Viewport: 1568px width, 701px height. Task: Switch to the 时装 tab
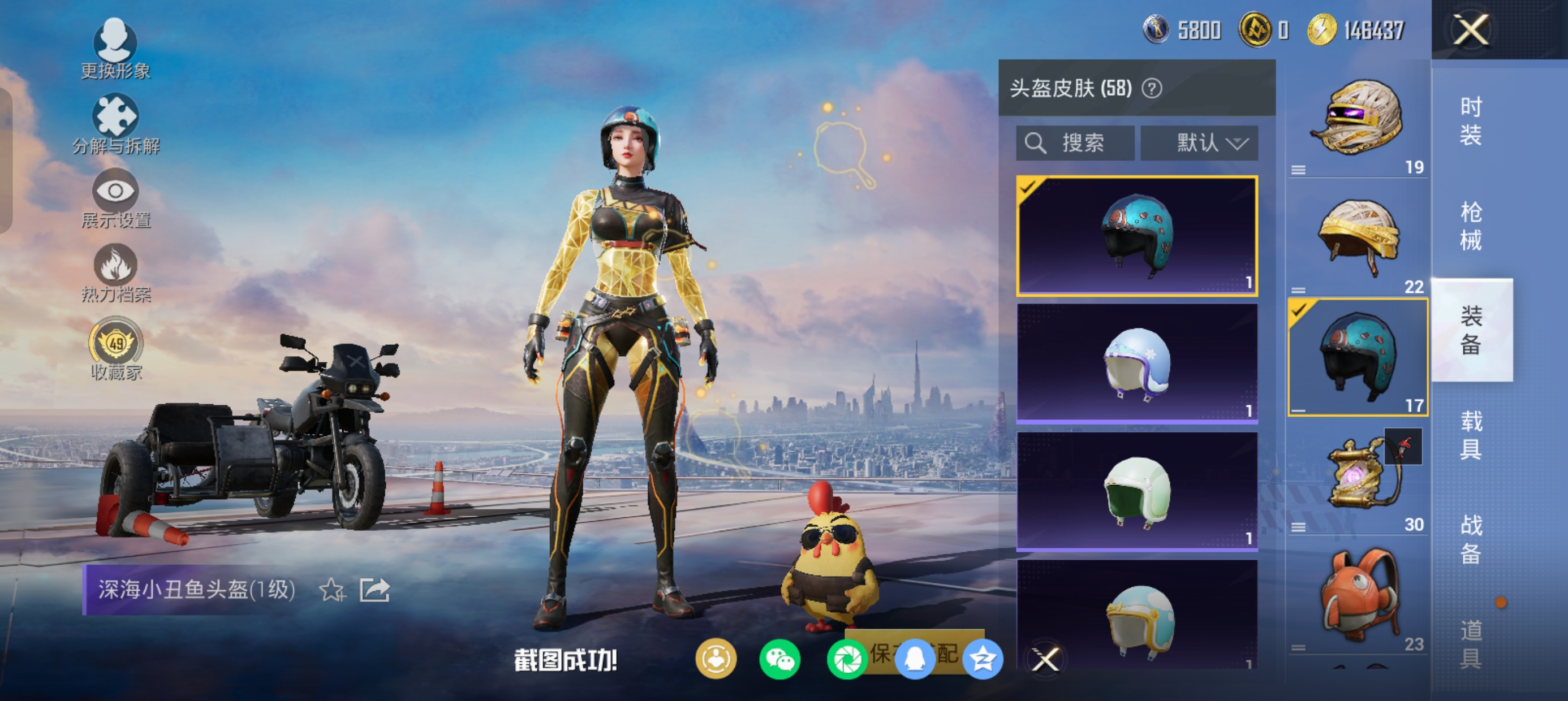pos(1471,121)
